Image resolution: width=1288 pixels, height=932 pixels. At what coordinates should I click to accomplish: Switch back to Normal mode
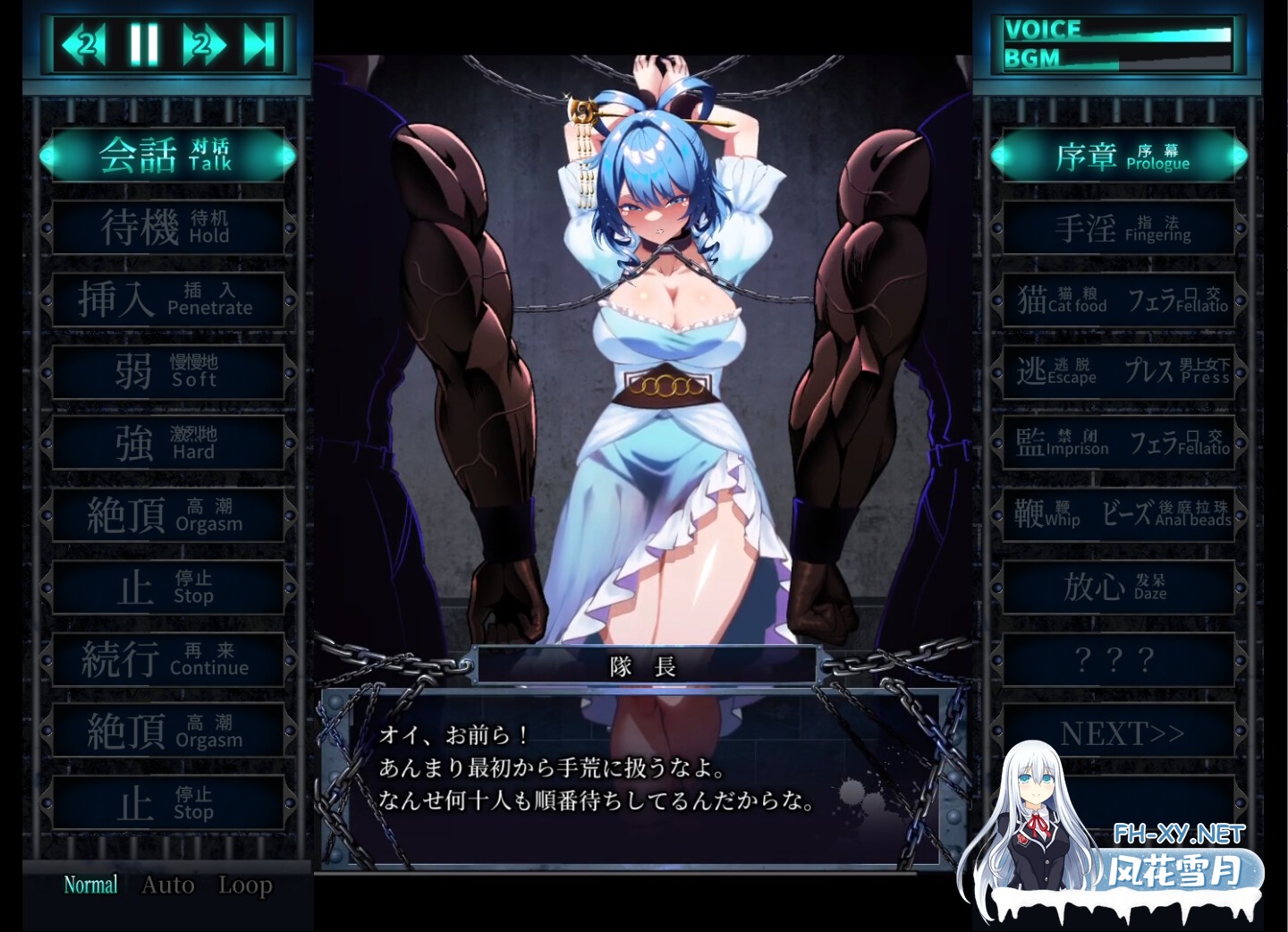tap(88, 884)
